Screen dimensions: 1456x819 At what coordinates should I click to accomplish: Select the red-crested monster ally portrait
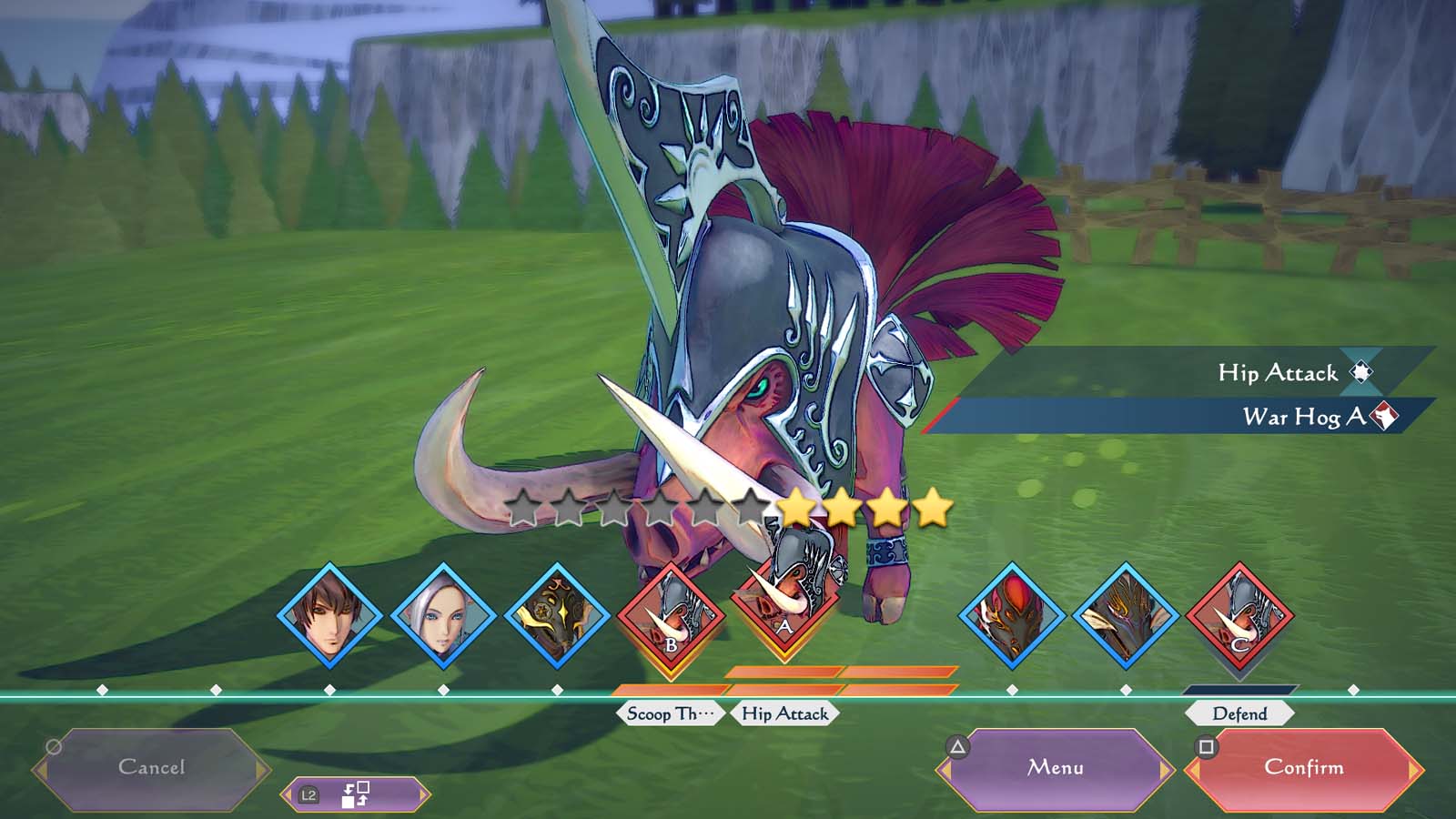(x=1012, y=616)
